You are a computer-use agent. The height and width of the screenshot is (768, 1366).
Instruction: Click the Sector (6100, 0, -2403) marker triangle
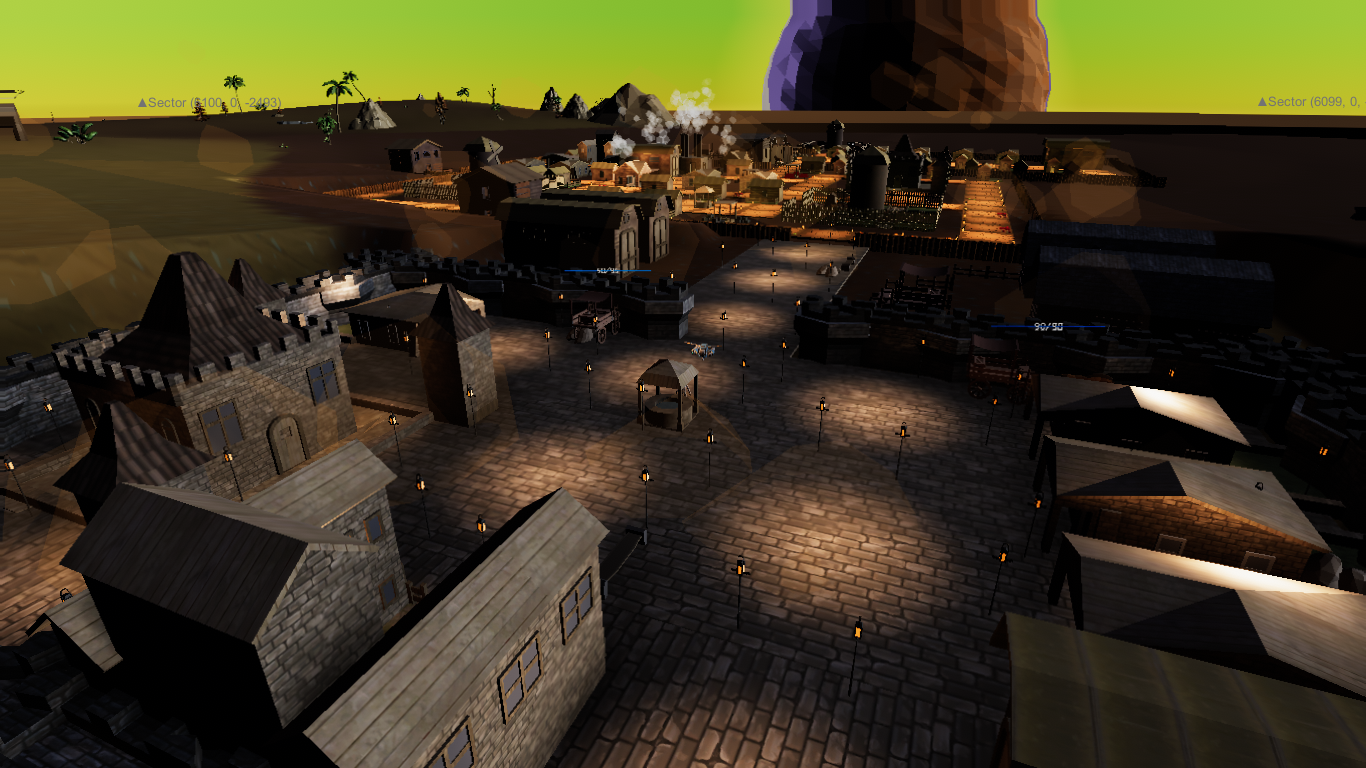(x=143, y=102)
